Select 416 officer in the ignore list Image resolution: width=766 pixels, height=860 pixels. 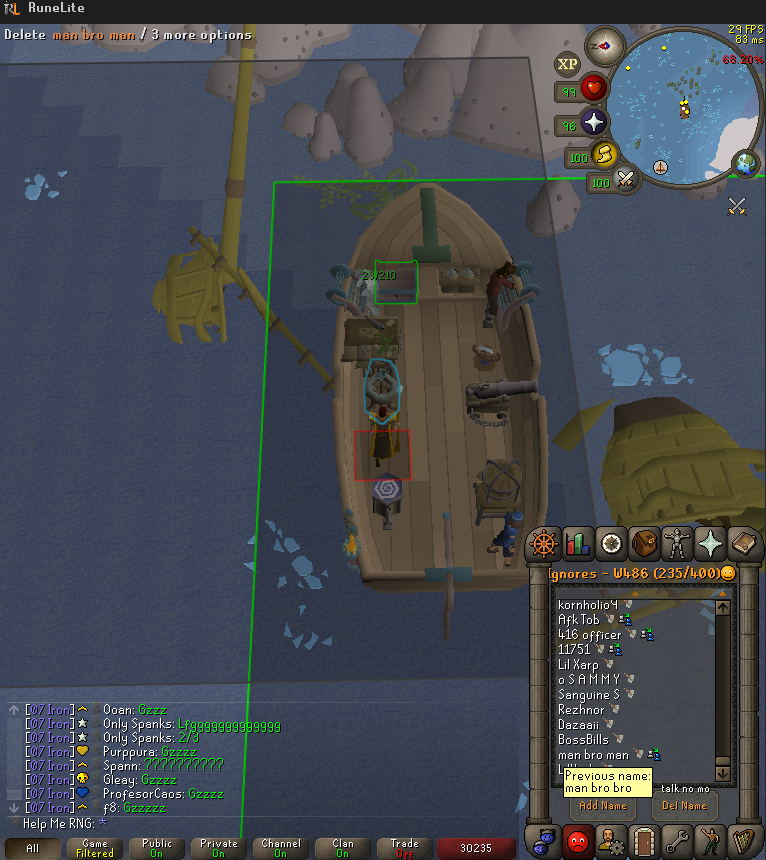pos(589,635)
